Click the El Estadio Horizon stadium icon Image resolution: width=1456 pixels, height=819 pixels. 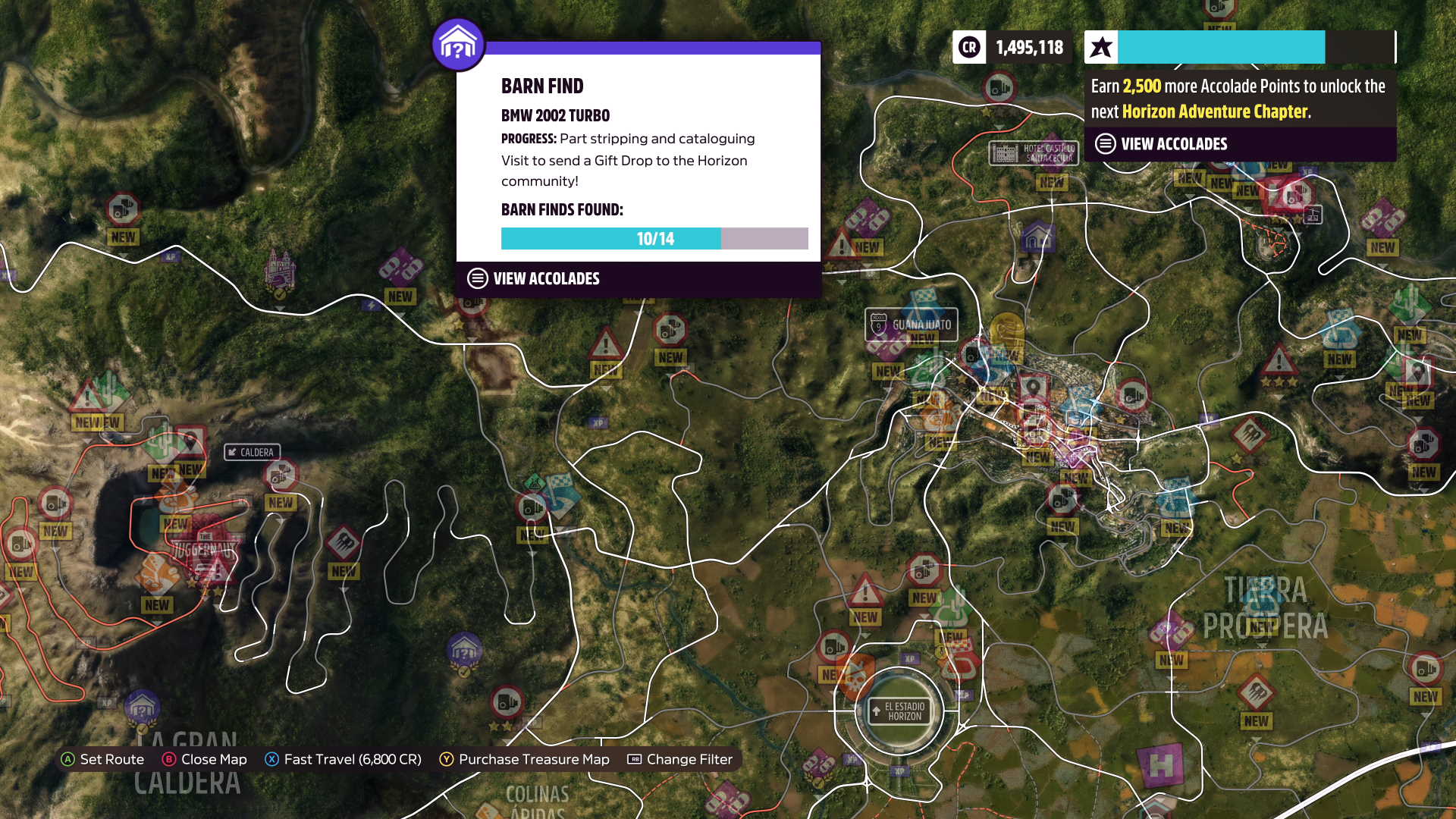[899, 711]
